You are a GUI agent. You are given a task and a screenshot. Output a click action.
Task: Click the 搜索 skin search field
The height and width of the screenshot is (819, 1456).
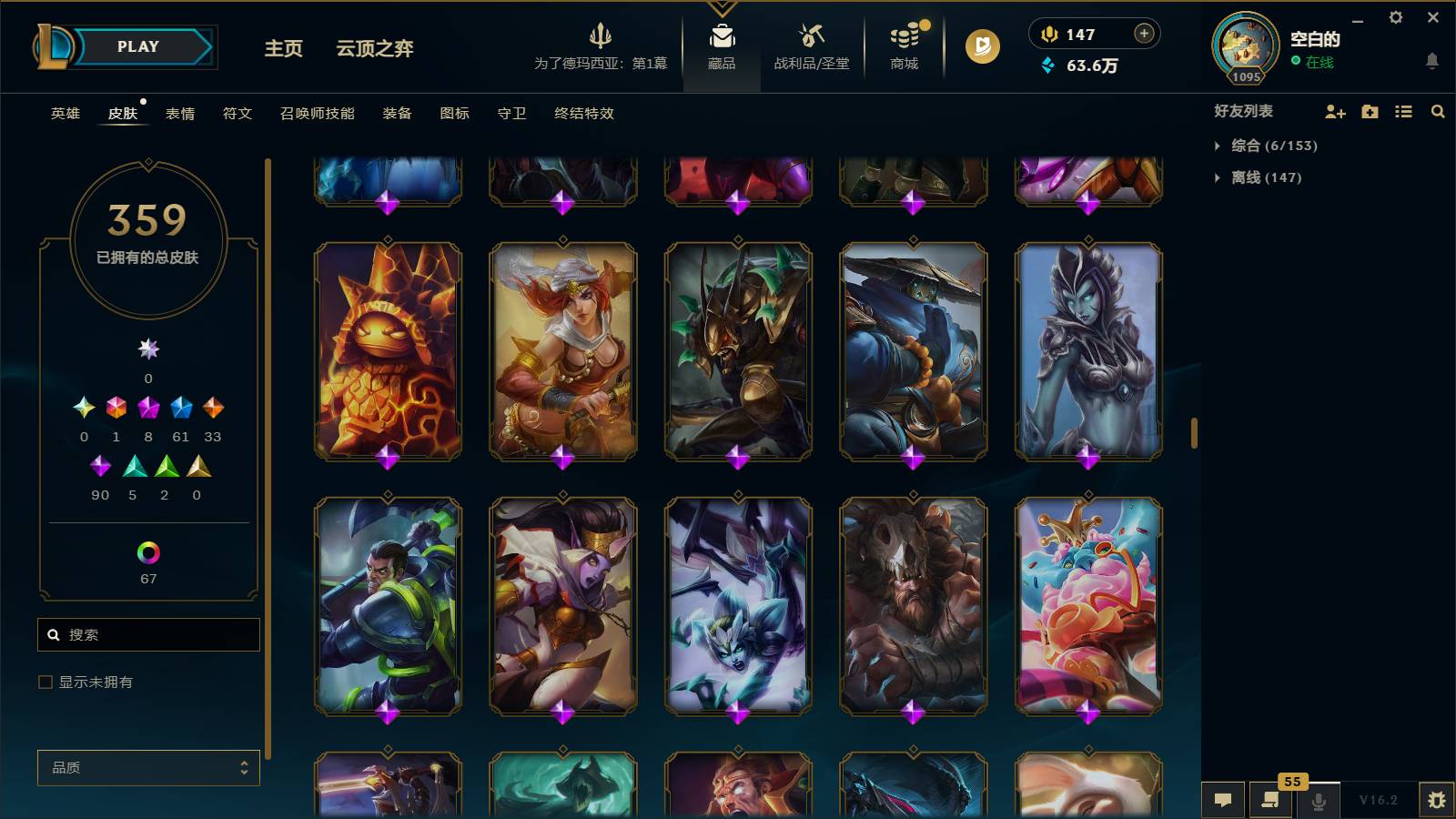(x=148, y=634)
